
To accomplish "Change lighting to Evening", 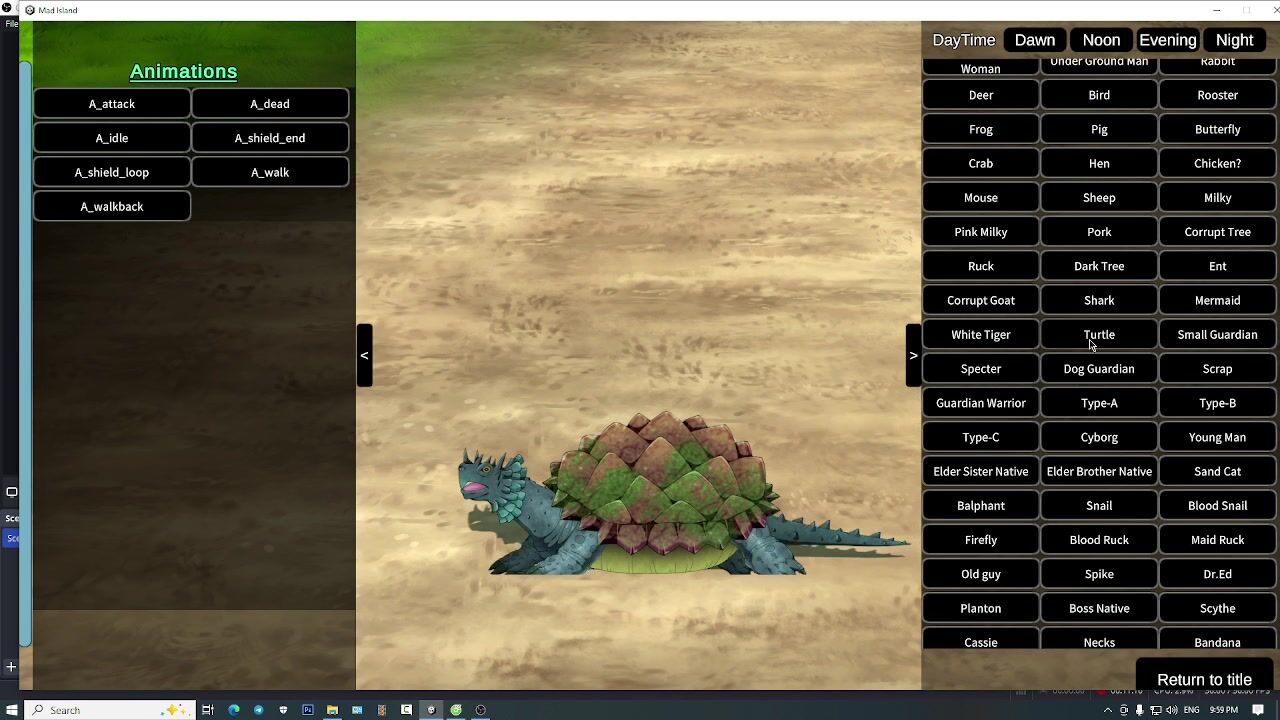I will [1167, 40].
